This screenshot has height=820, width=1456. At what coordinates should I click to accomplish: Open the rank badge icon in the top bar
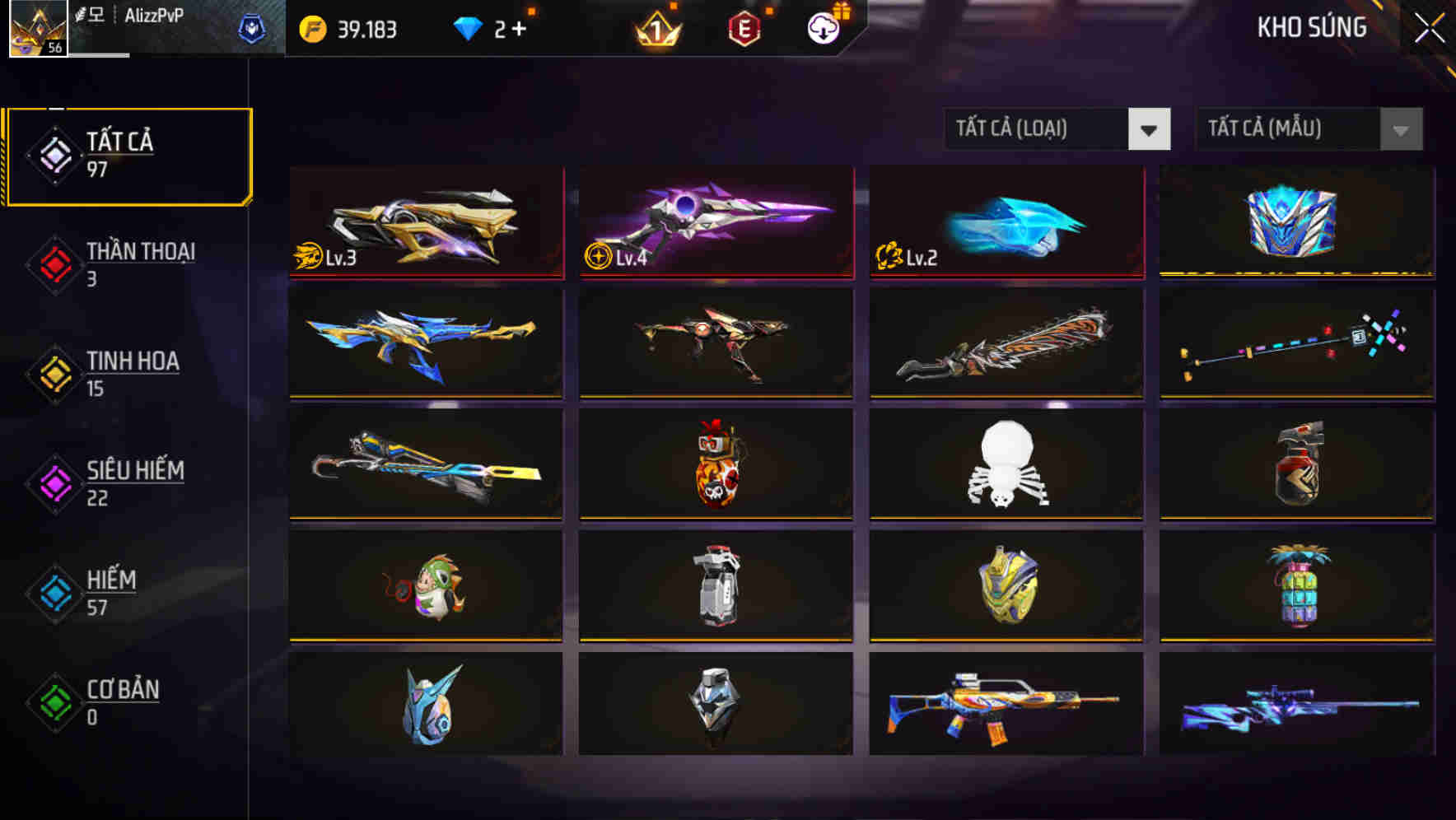click(x=655, y=27)
